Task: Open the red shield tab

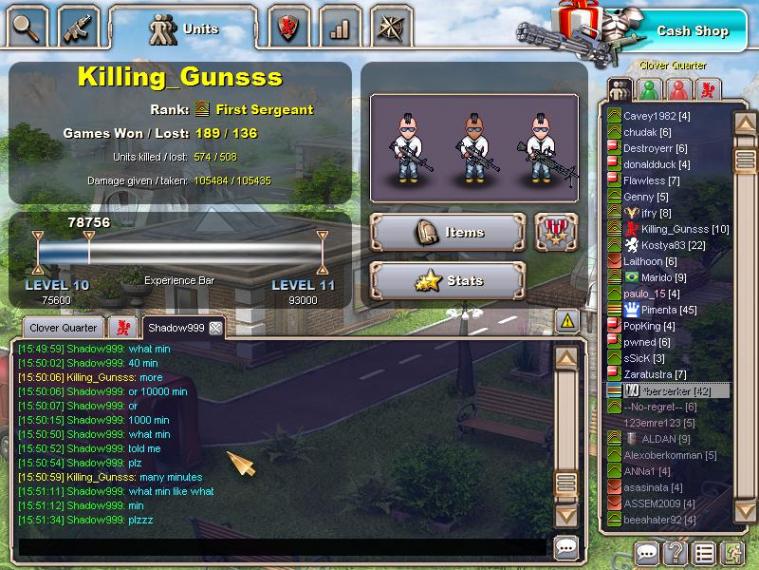Action: pos(288,27)
